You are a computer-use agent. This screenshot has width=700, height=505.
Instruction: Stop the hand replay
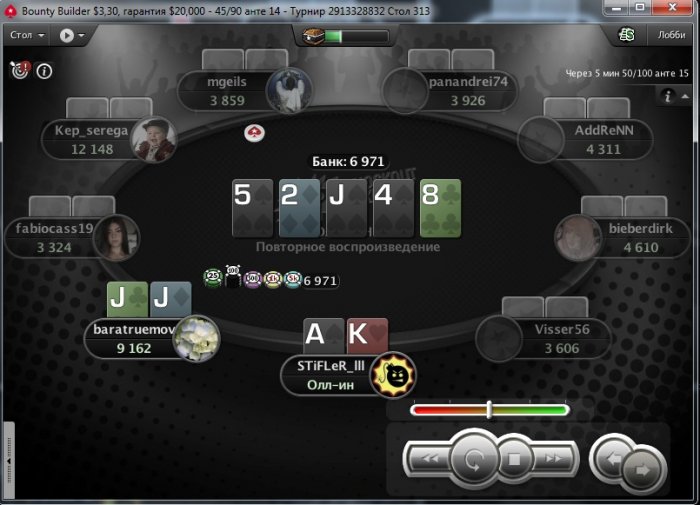(512, 460)
